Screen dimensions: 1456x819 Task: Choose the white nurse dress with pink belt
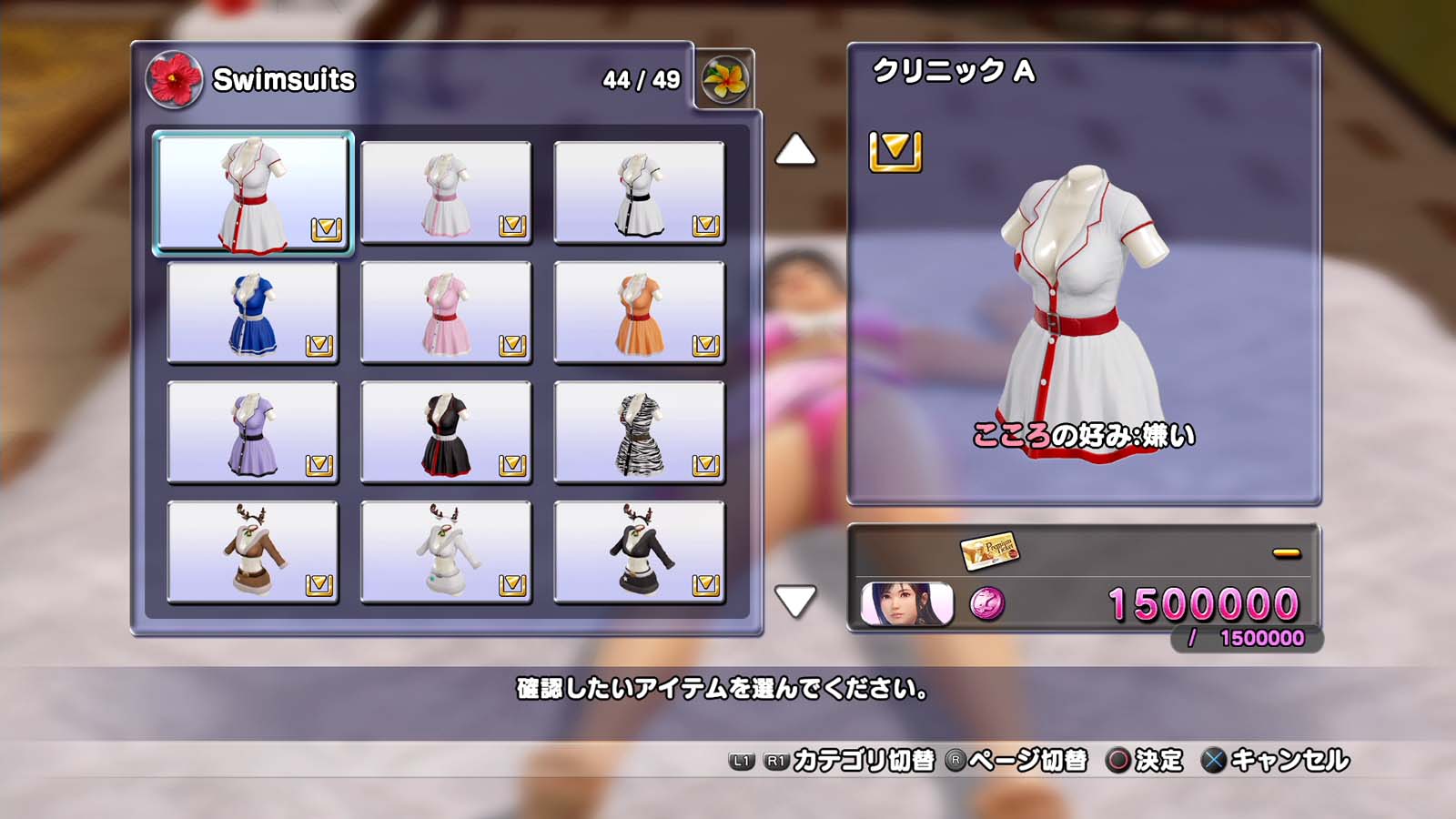(x=446, y=193)
